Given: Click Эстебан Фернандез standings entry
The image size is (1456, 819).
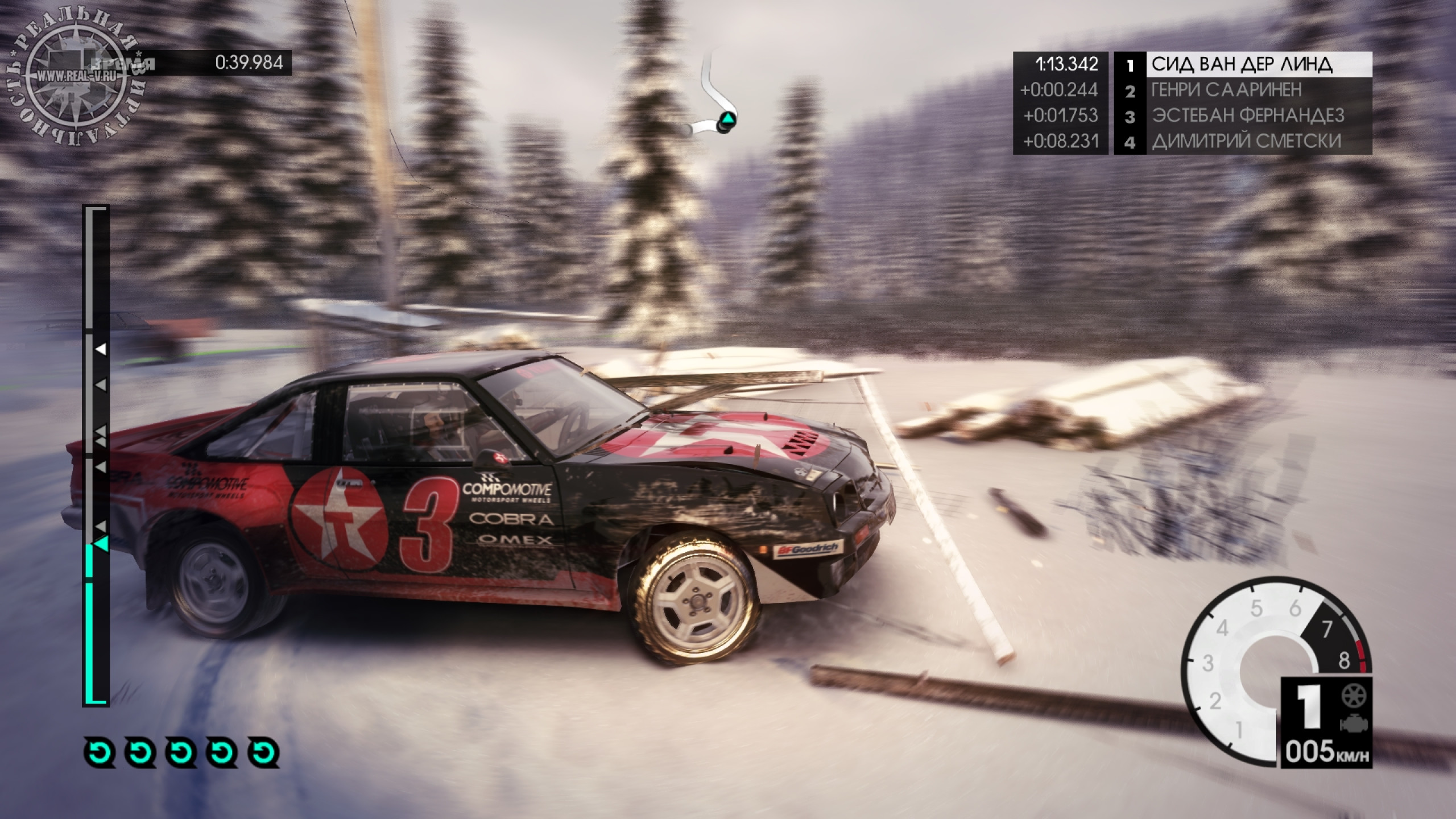Looking at the screenshot, I should point(1242,116).
